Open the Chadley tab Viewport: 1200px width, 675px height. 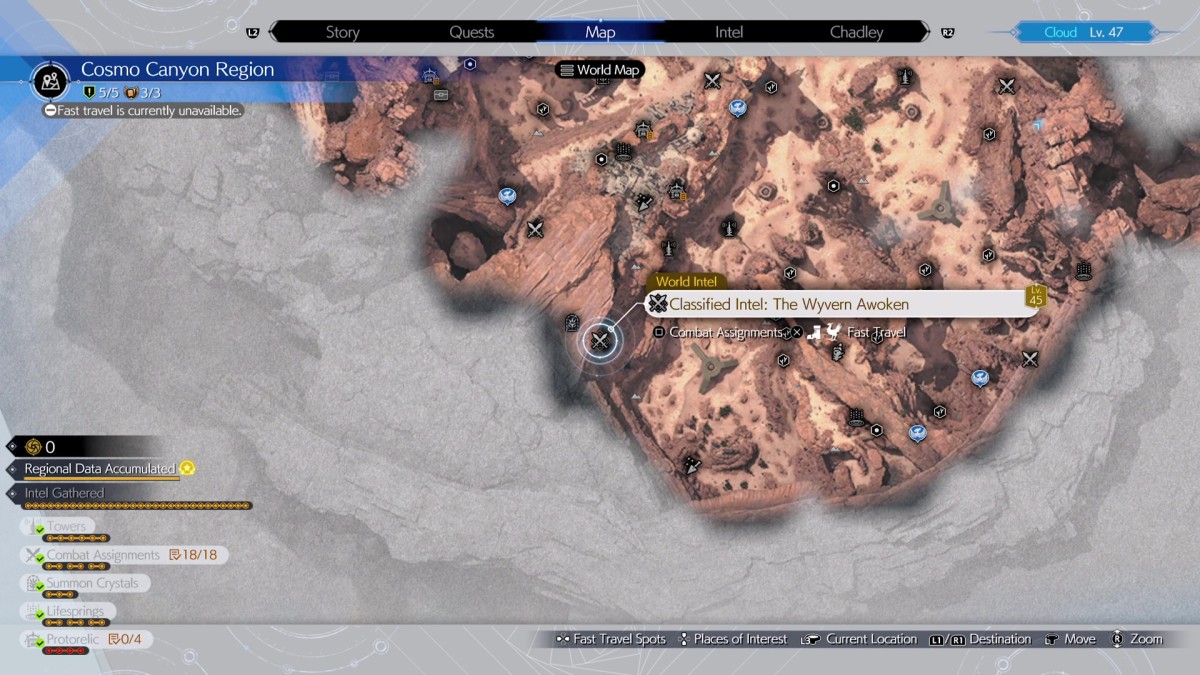pos(857,32)
